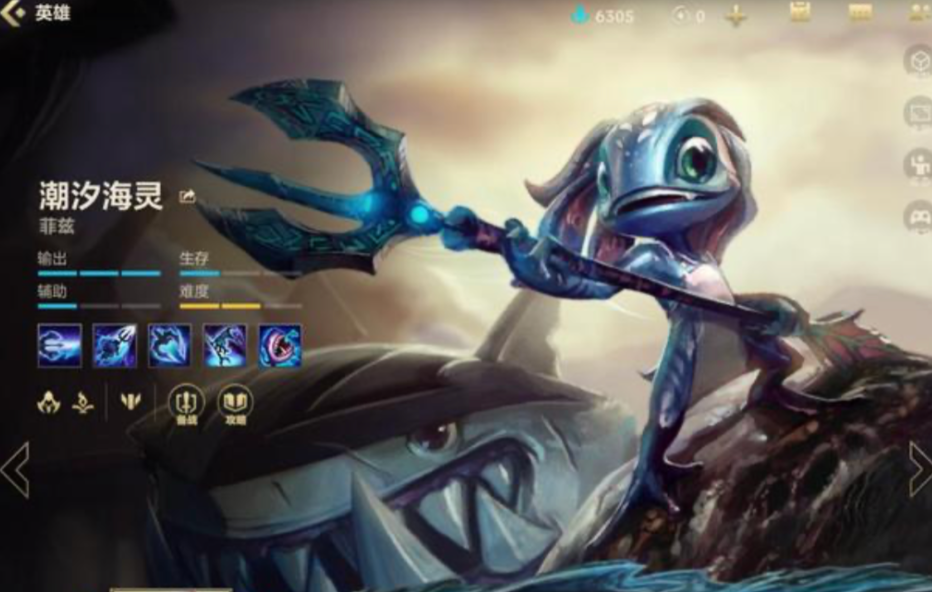The width and height of the screenshot is (932, 592).
Task: Switch to the previous champion with left arrow
Action: click(x=14, y=471)
